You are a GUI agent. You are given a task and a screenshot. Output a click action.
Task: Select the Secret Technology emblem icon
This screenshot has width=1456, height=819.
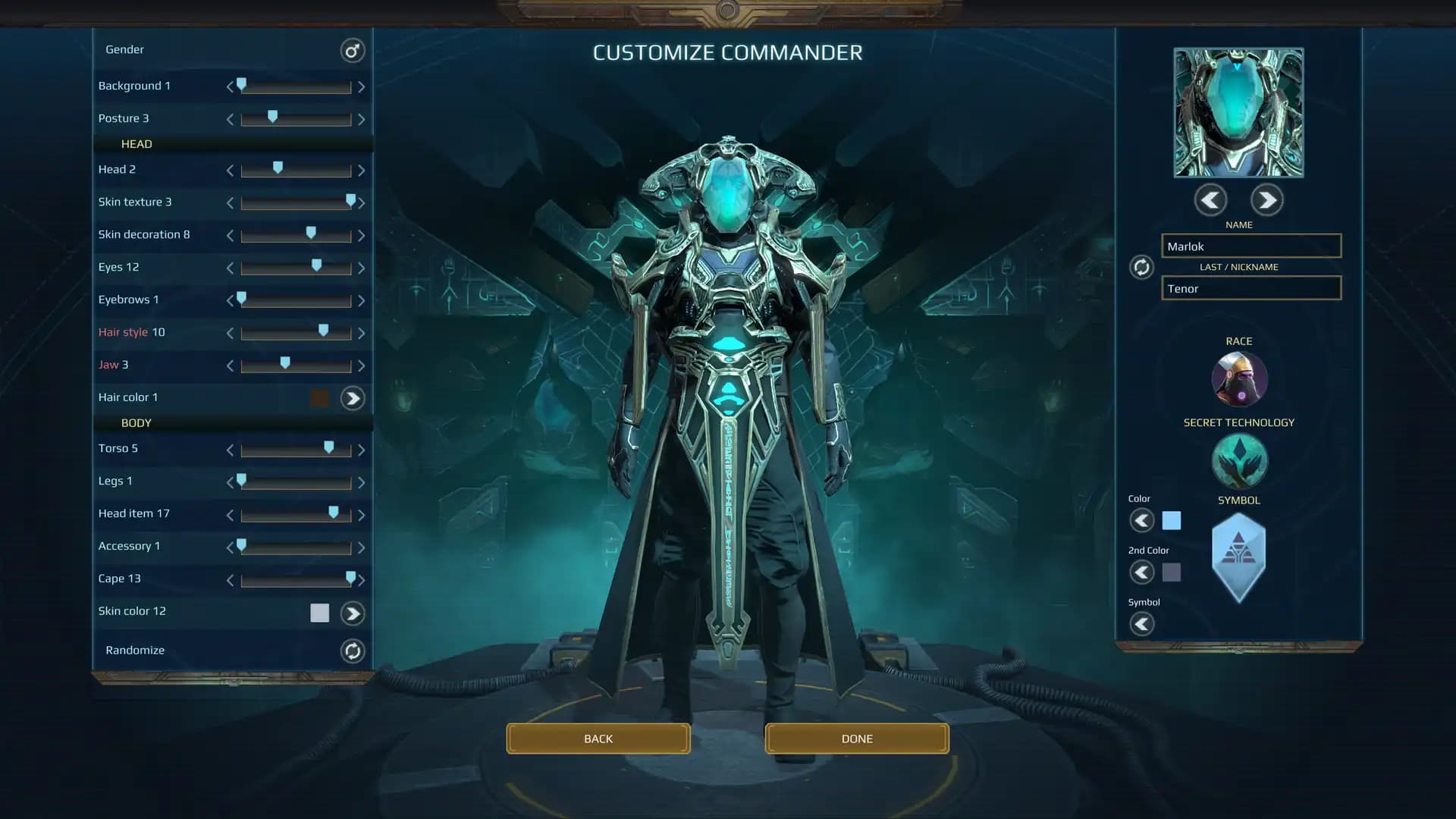click(1239, 460)
